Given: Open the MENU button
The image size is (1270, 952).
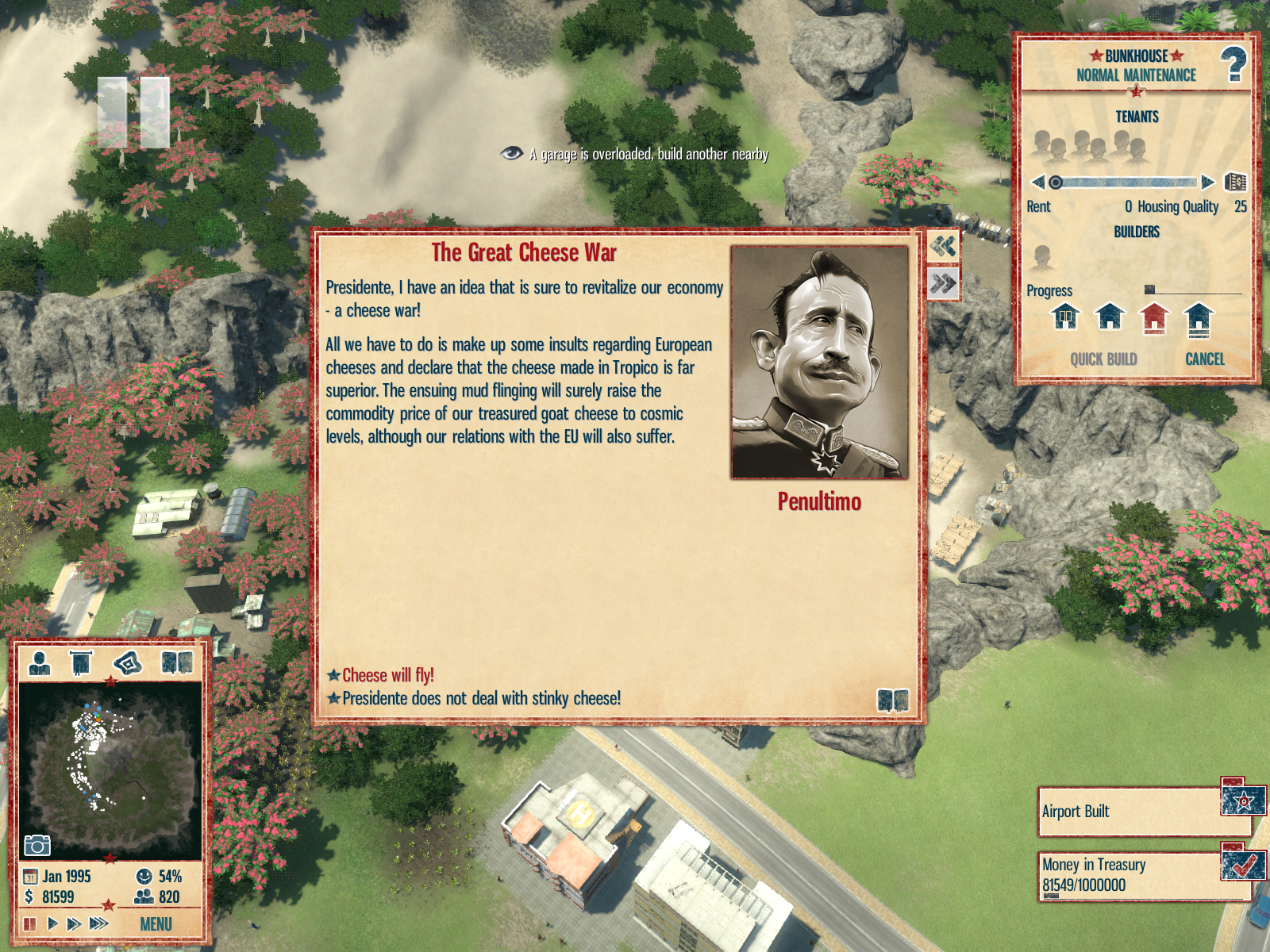Looking at the screenshot, I should (156, 924).
